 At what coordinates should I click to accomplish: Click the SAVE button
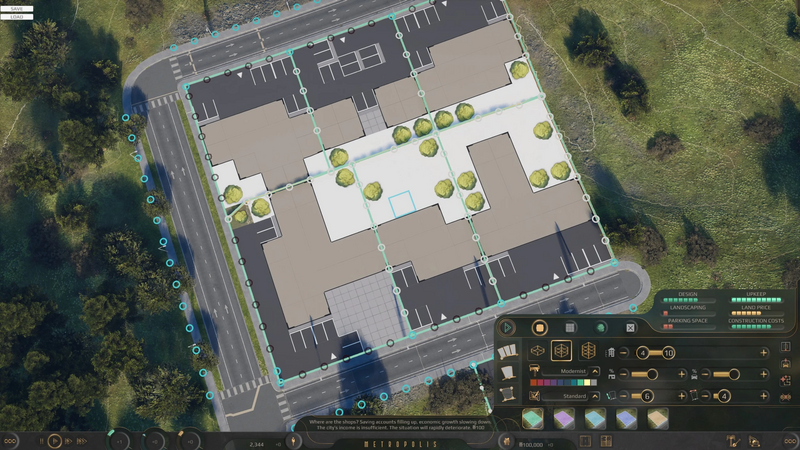coord(16,8)
